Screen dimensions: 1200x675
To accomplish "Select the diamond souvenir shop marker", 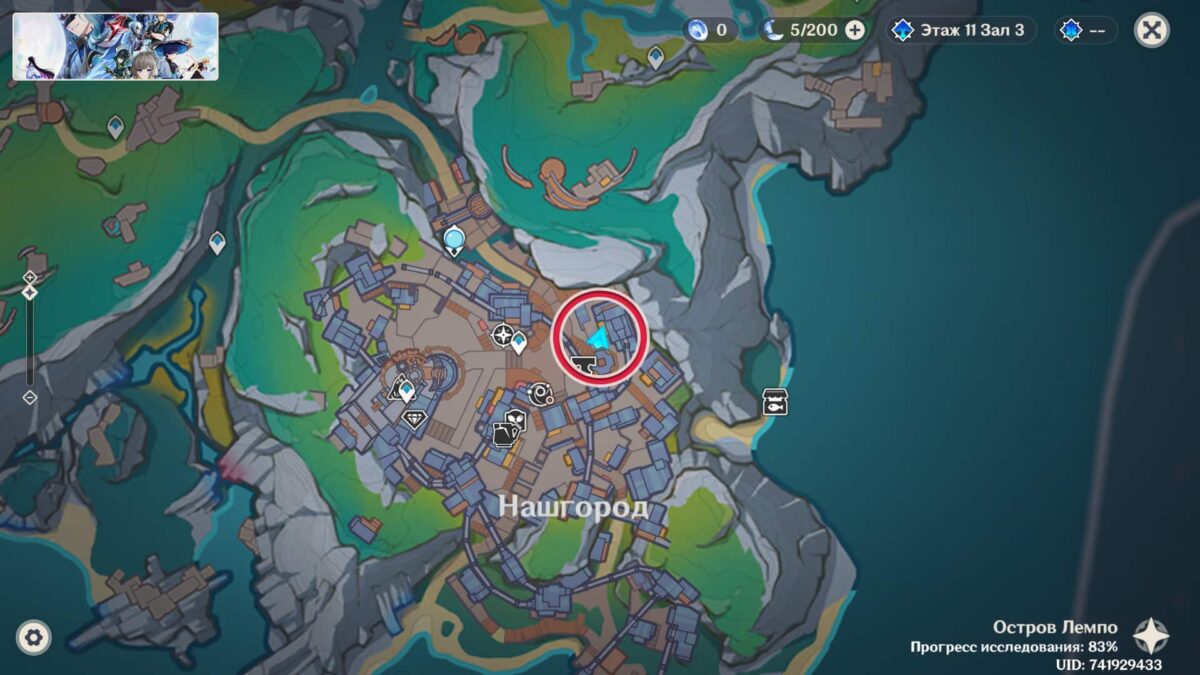I will pos(415,419).
